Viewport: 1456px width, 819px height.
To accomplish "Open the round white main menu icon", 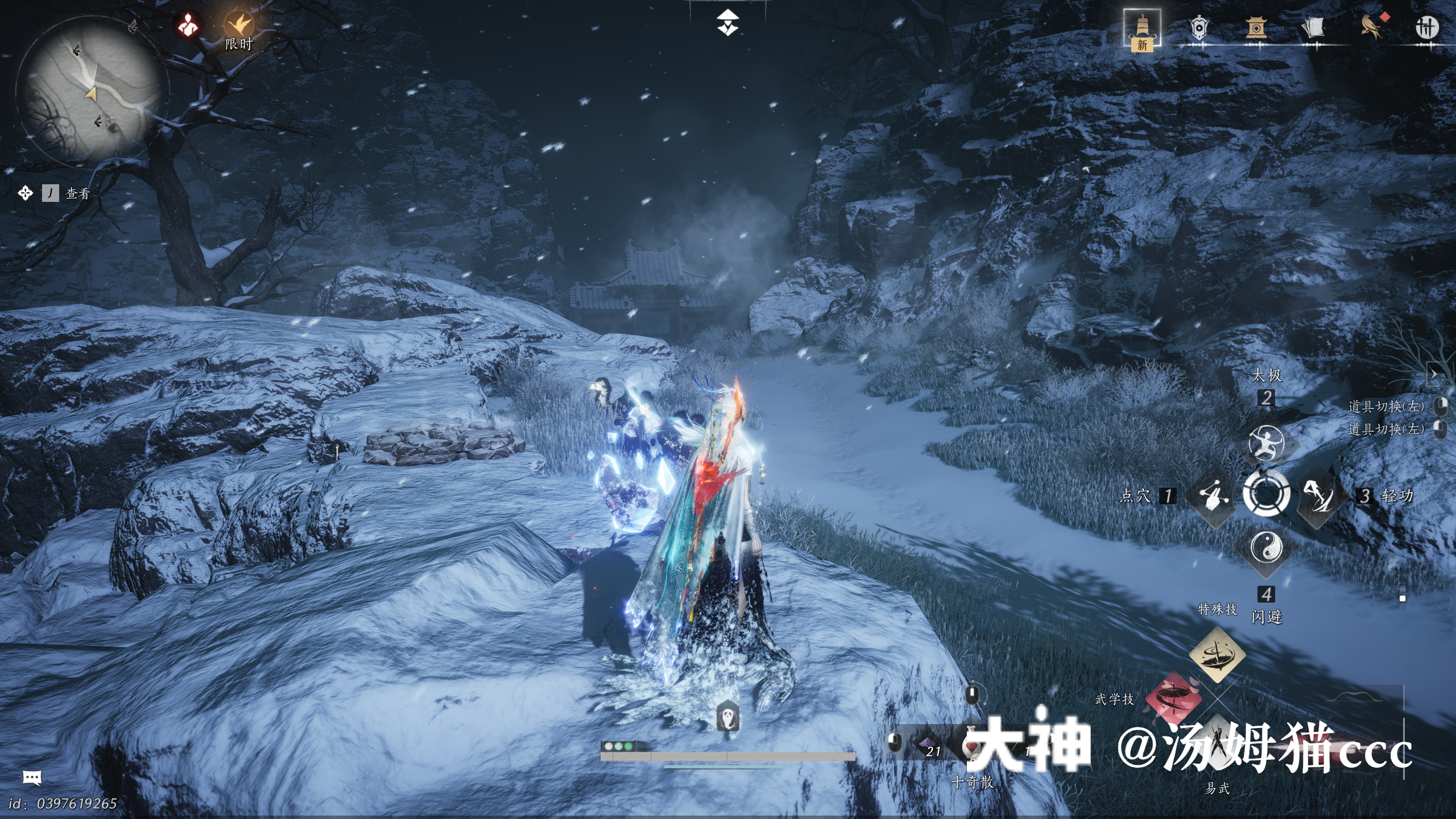I will (1426, 27).
